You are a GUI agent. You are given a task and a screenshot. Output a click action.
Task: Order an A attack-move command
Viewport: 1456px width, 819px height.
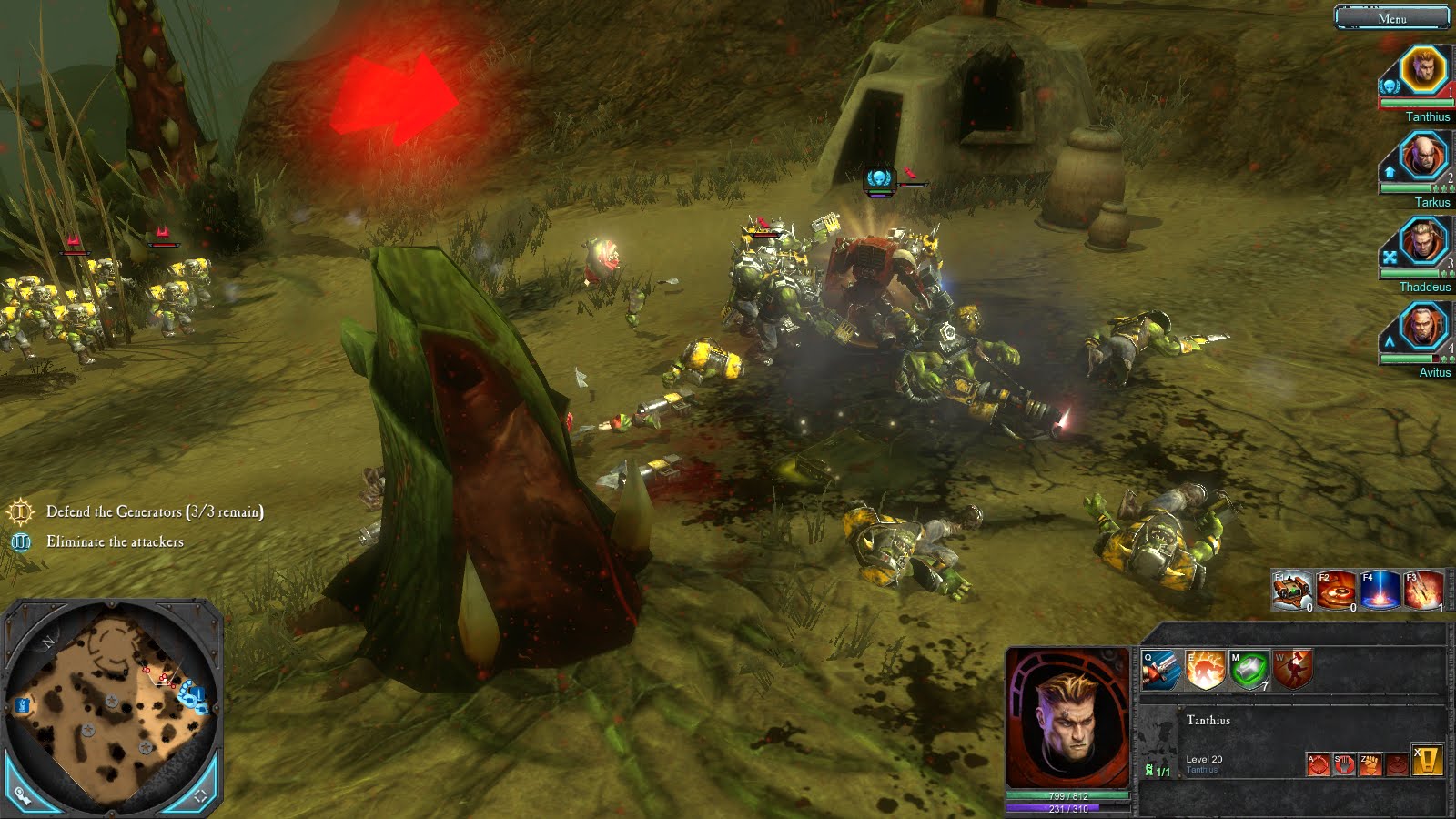pos(1318,764)
